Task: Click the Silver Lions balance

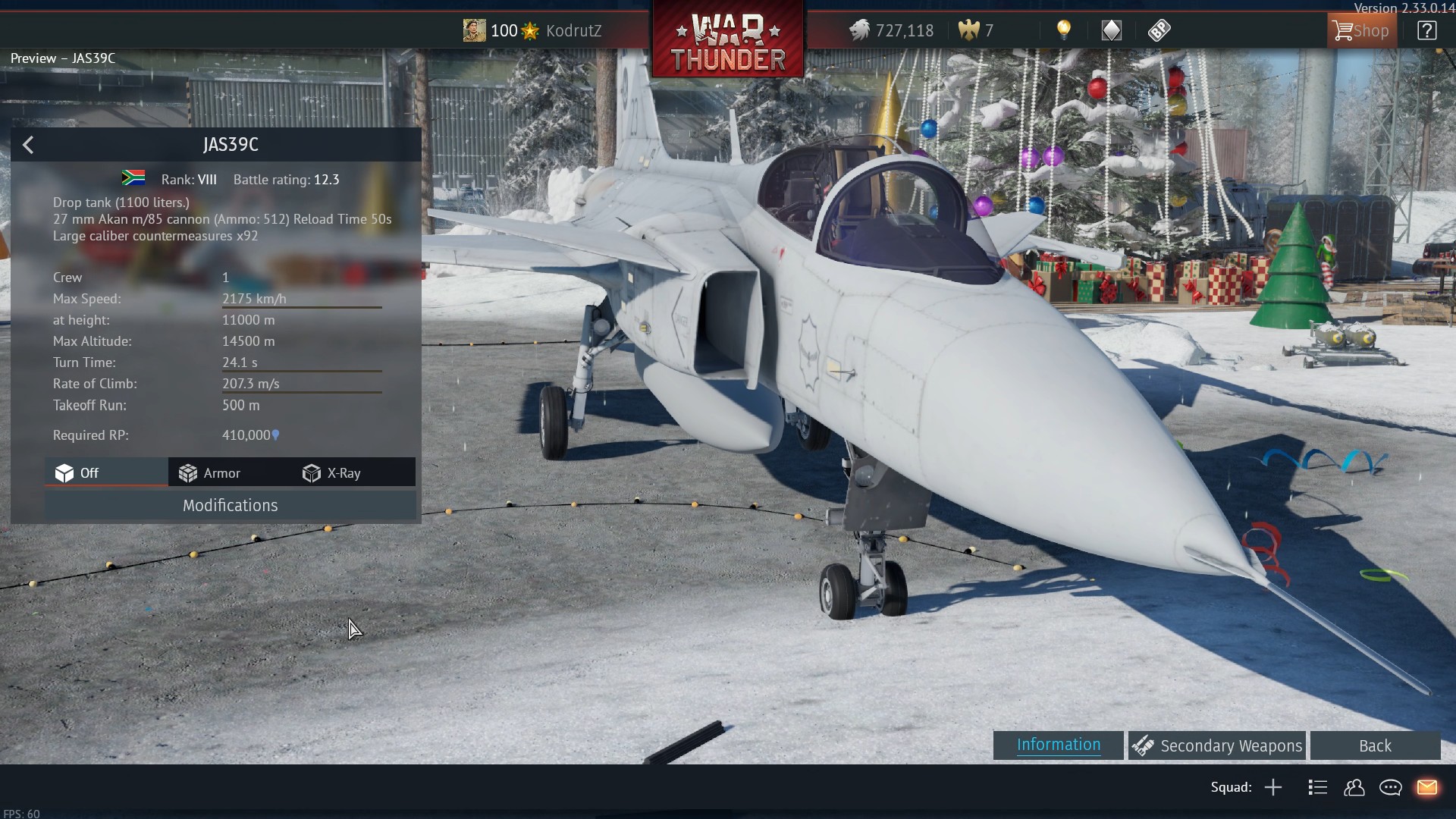Action: tap(891, 31)
